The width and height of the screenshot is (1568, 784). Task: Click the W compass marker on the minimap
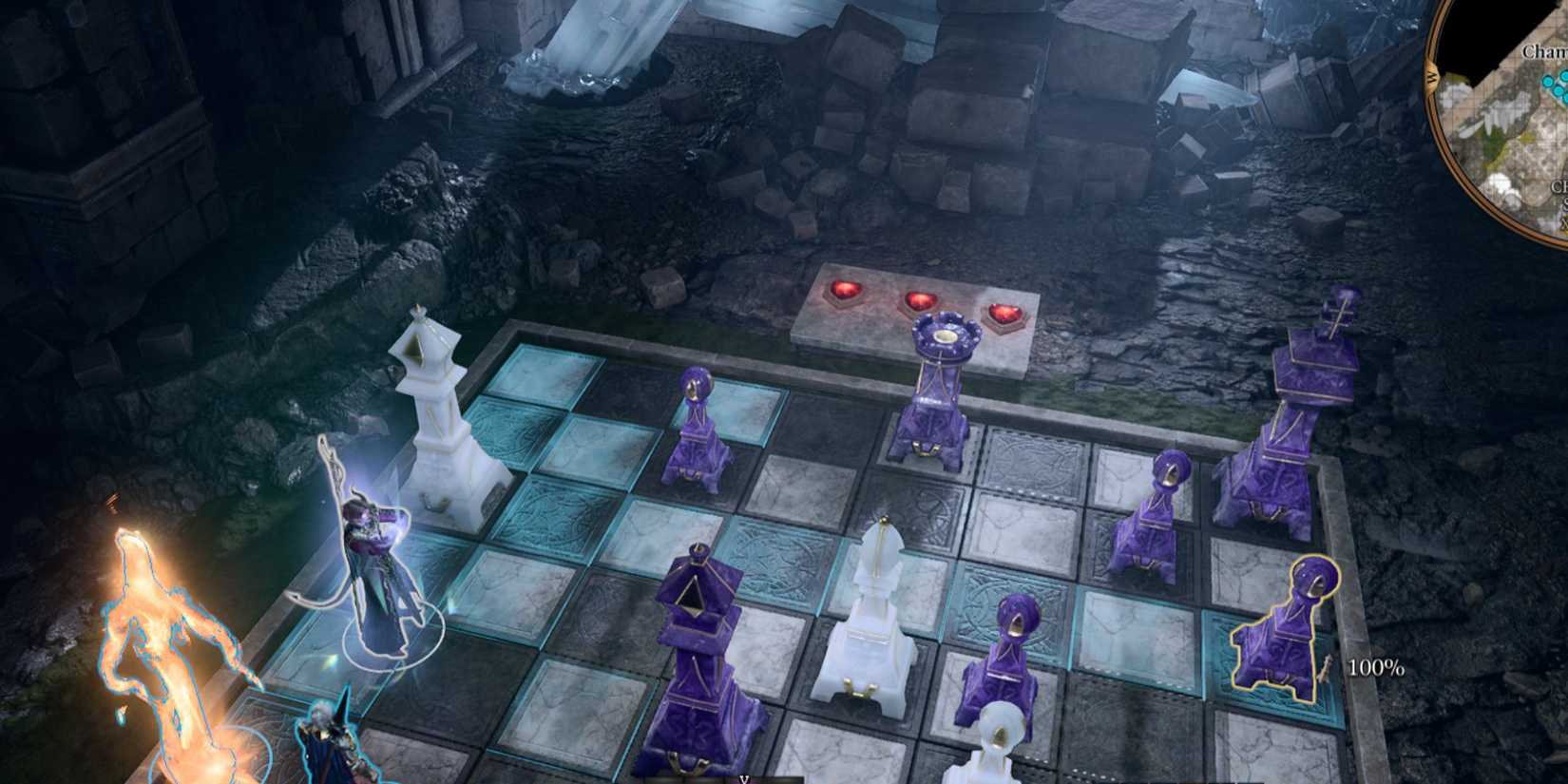[1432, 78]
